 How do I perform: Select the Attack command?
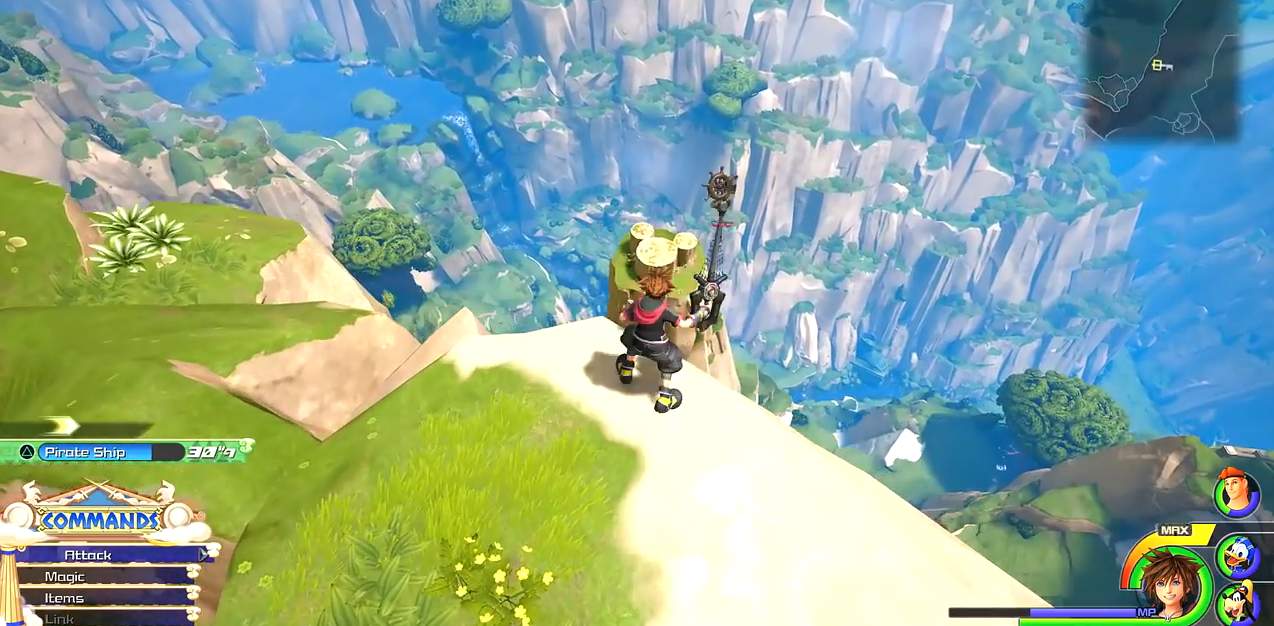[110, 555]
